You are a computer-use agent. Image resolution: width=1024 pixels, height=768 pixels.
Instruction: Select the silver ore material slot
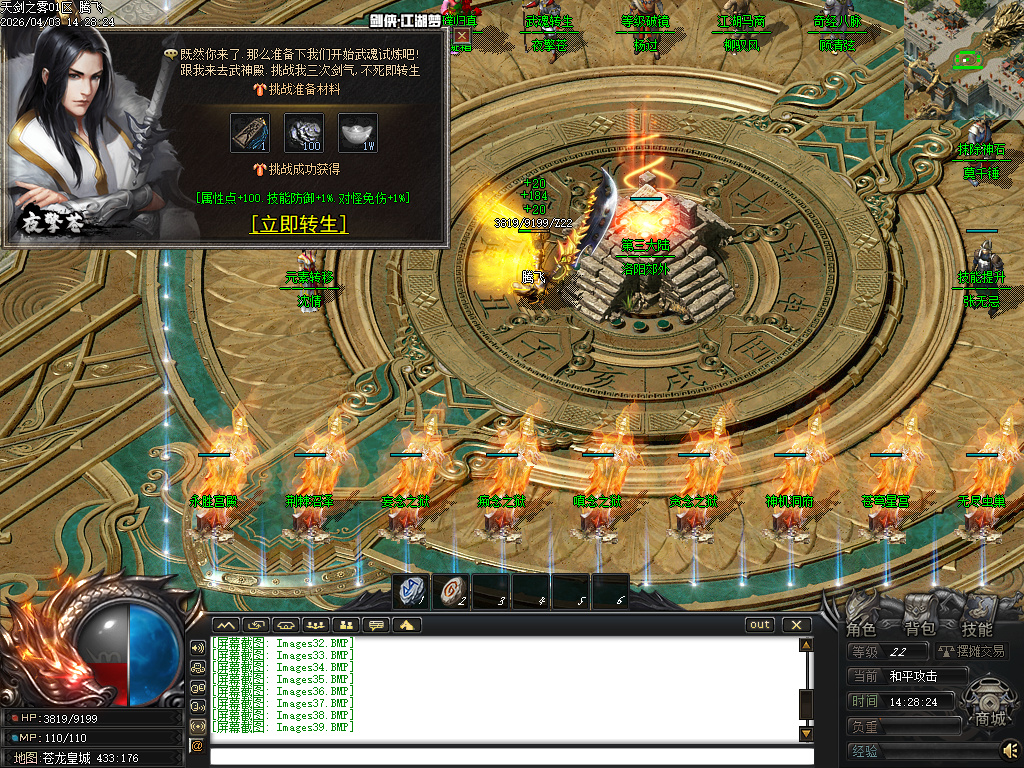[x=304, y=133]
